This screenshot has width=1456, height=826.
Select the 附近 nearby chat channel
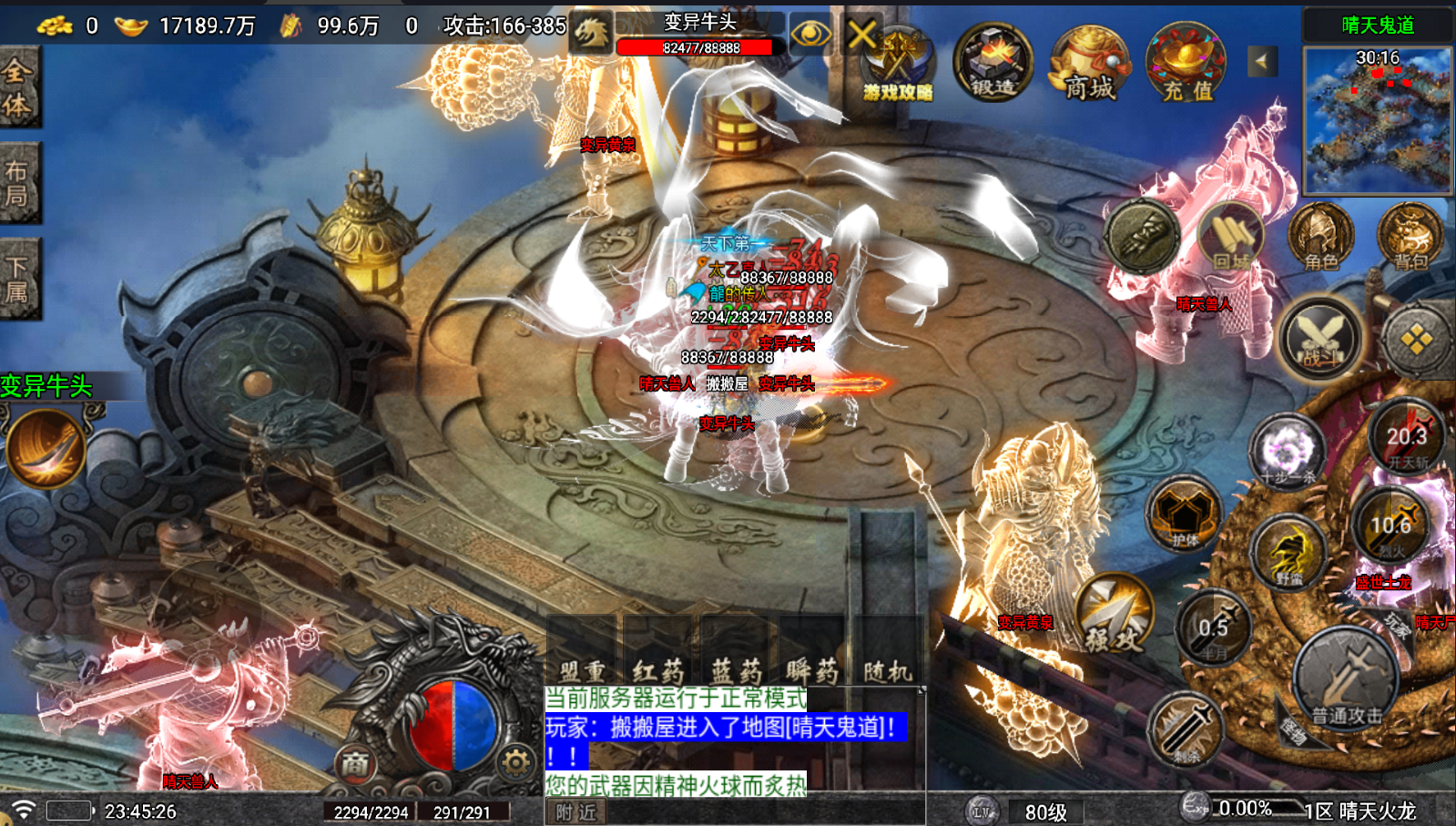576,811
